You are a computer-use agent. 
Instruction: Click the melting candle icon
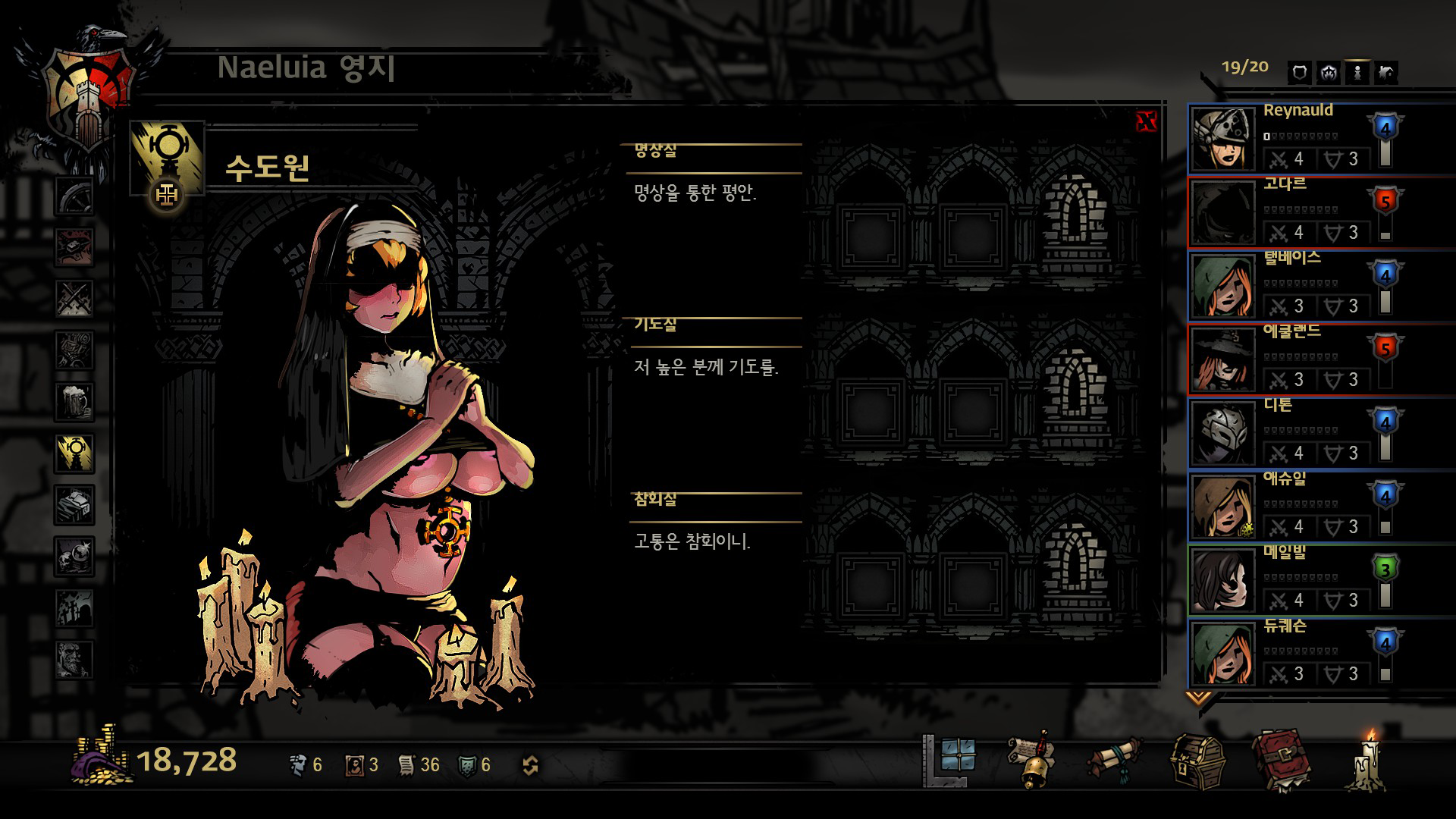coord(1367,761)
